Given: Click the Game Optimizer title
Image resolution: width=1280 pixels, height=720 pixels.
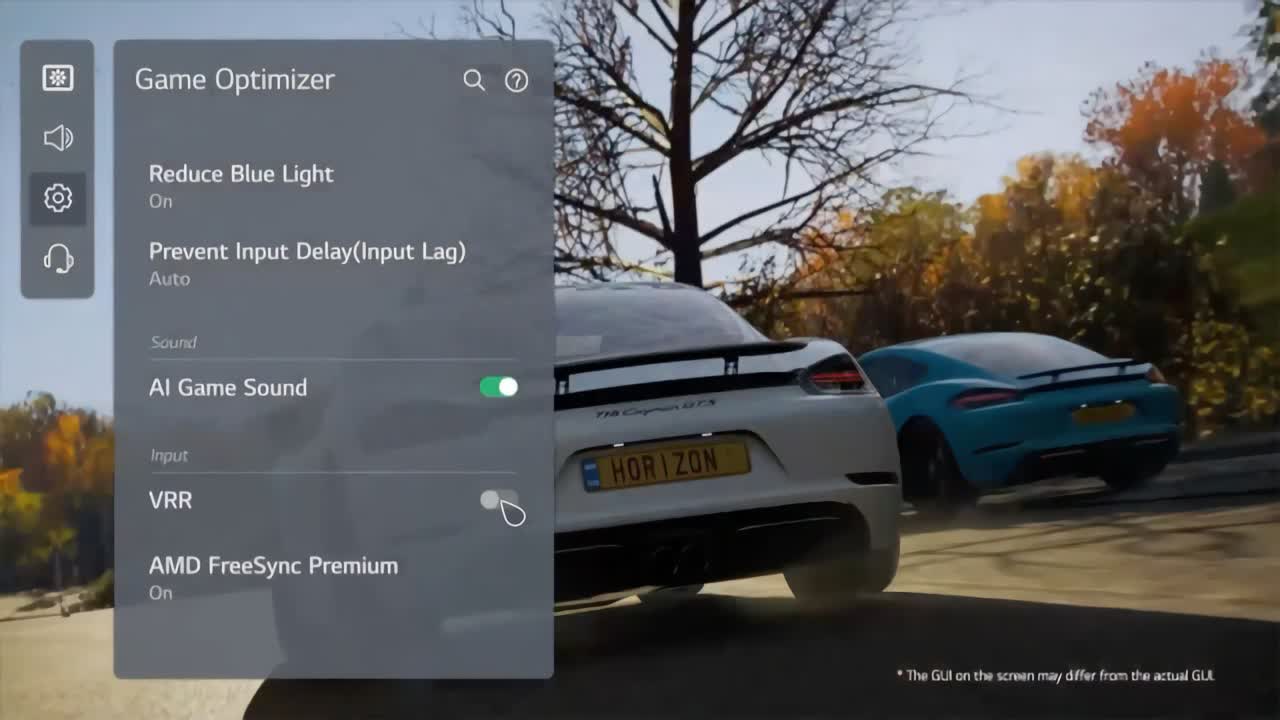Looking at the screenshot, I should click(x=235, y=80).
